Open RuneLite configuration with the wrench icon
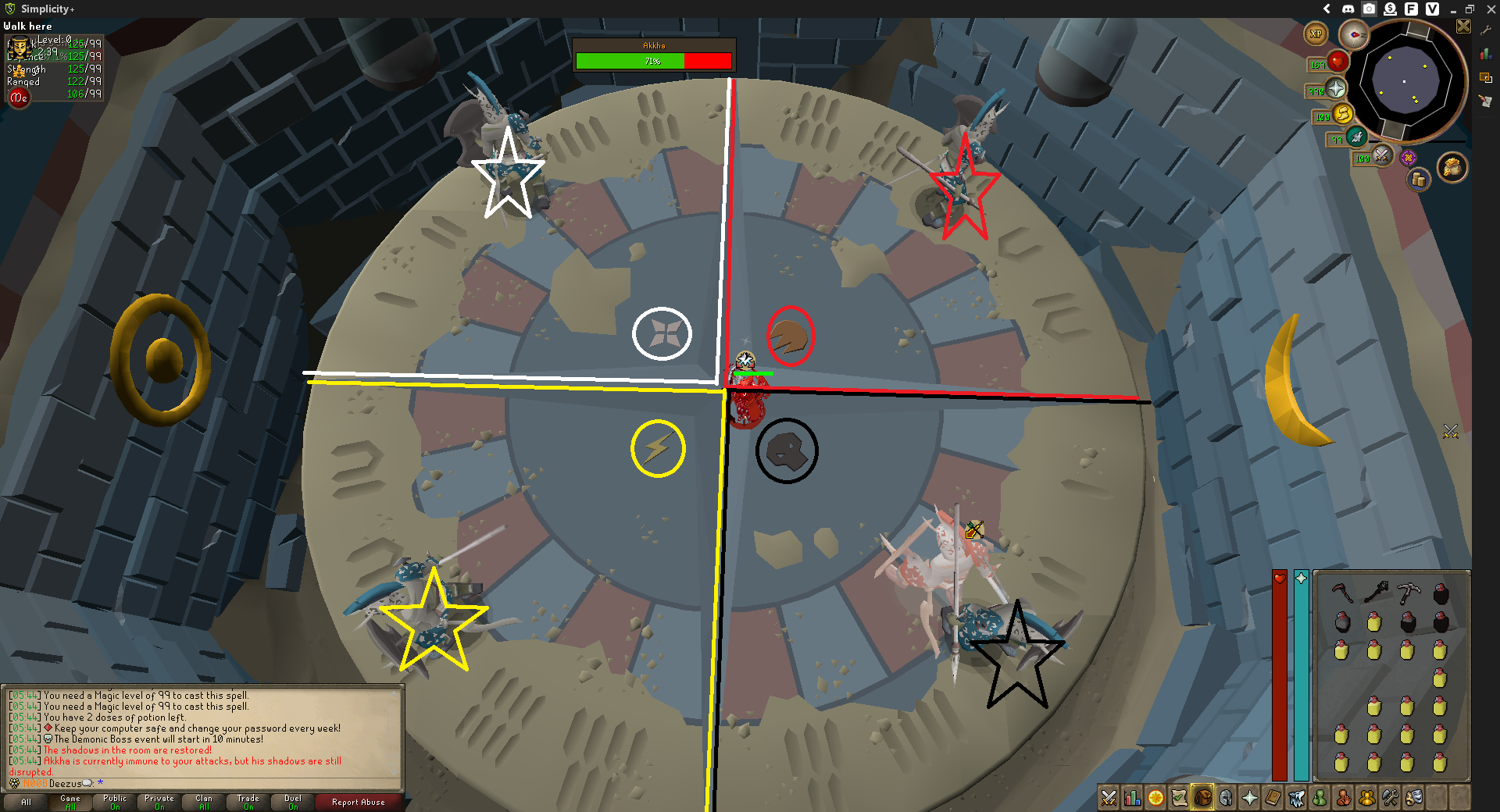The height and width of the screenshot is (812, 1500). (1487, 30)
